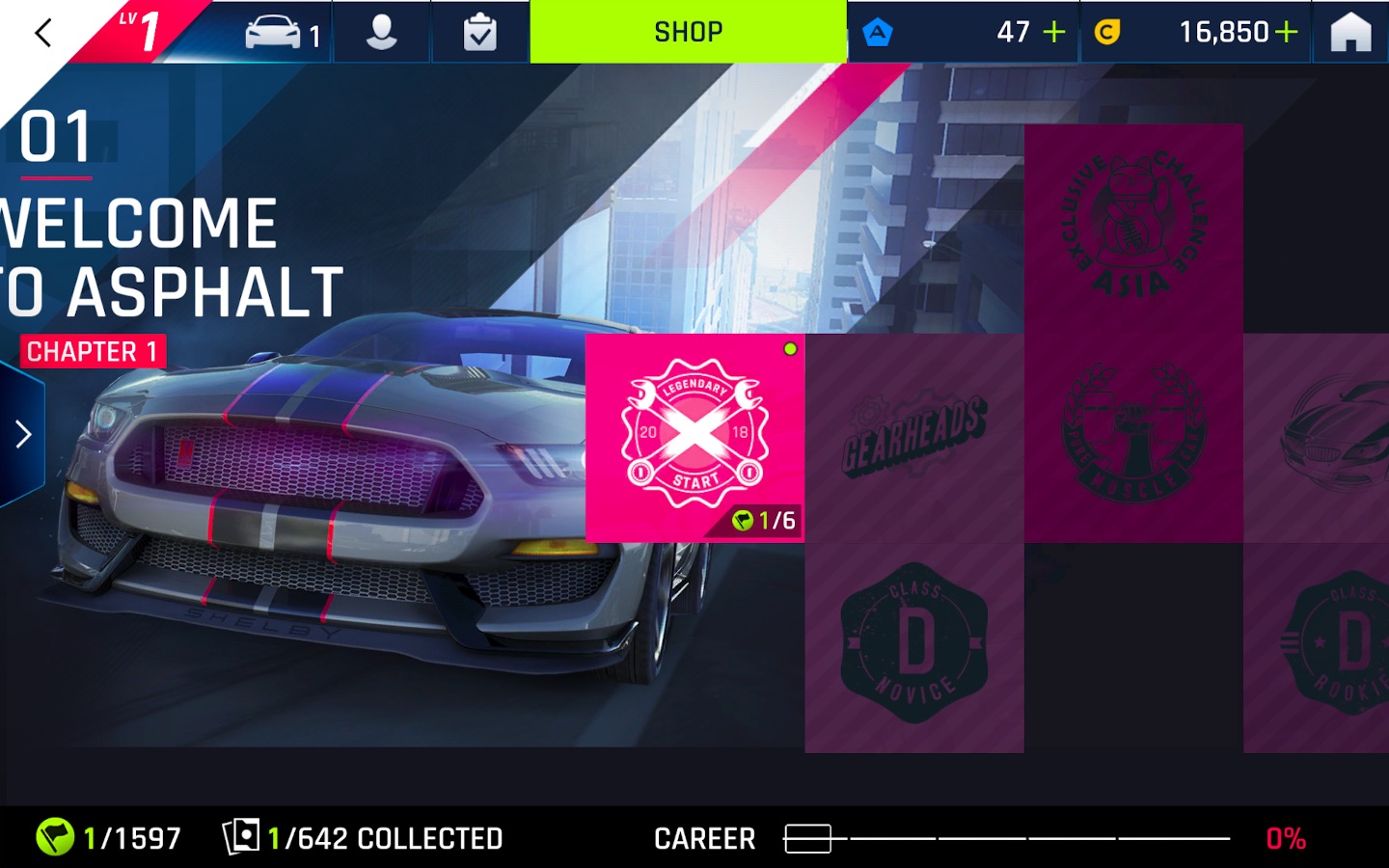The image size is (1389, 868).
Task: Open the SHOP tab
Action: click(688, 32)
